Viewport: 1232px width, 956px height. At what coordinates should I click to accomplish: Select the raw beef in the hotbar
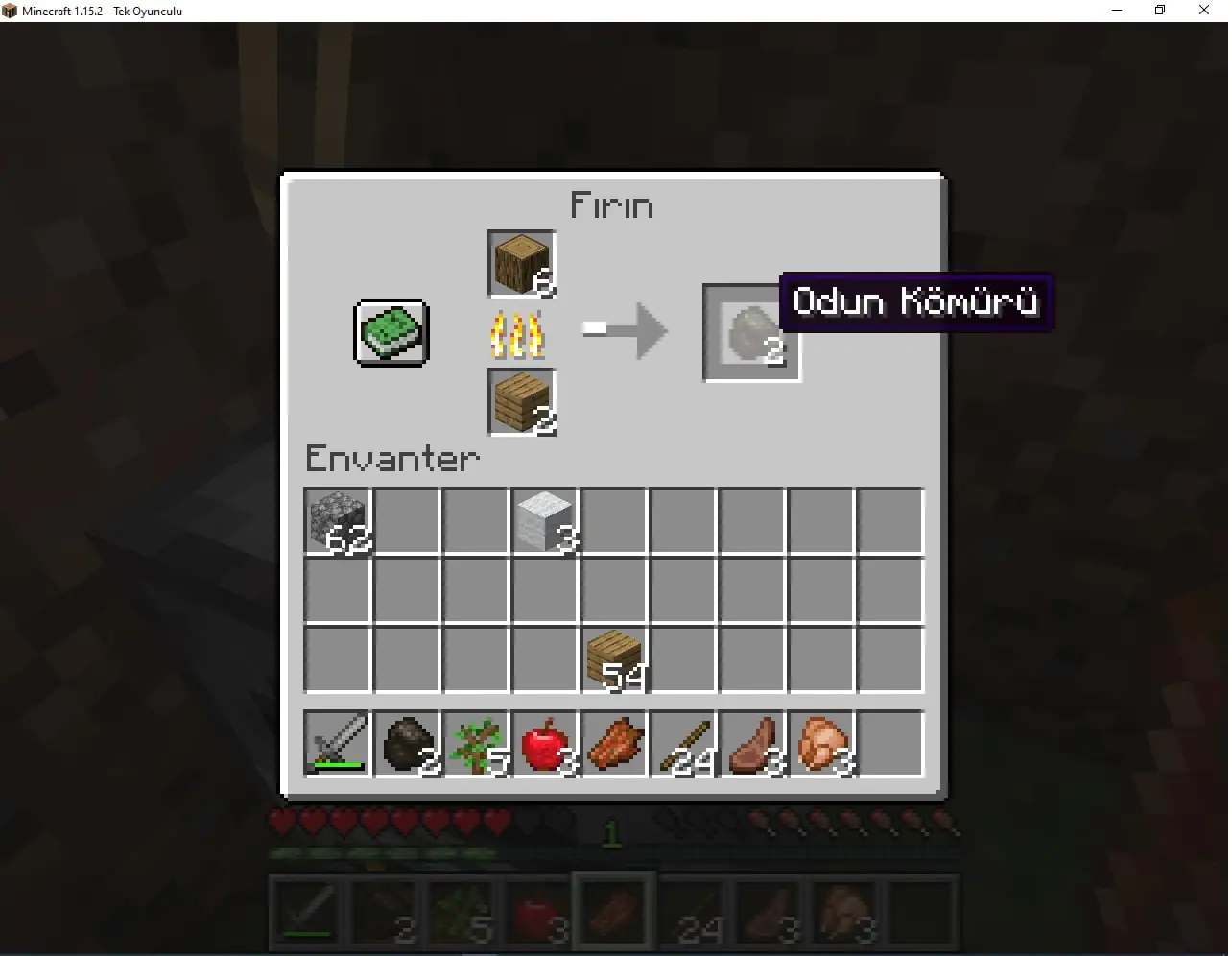pyautogui.click(x=752, y=744)
